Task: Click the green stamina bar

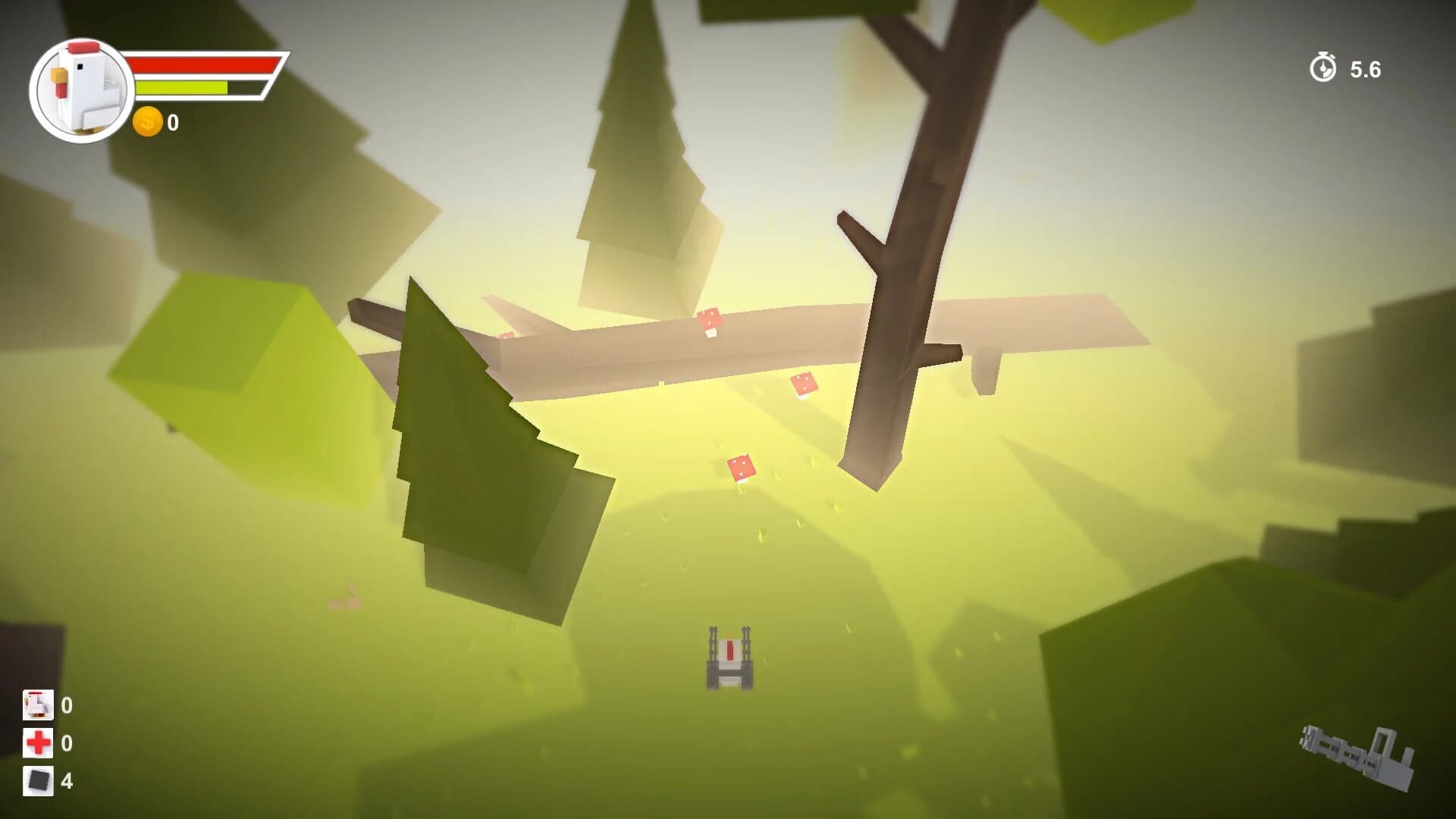Action: pos(182,87)
